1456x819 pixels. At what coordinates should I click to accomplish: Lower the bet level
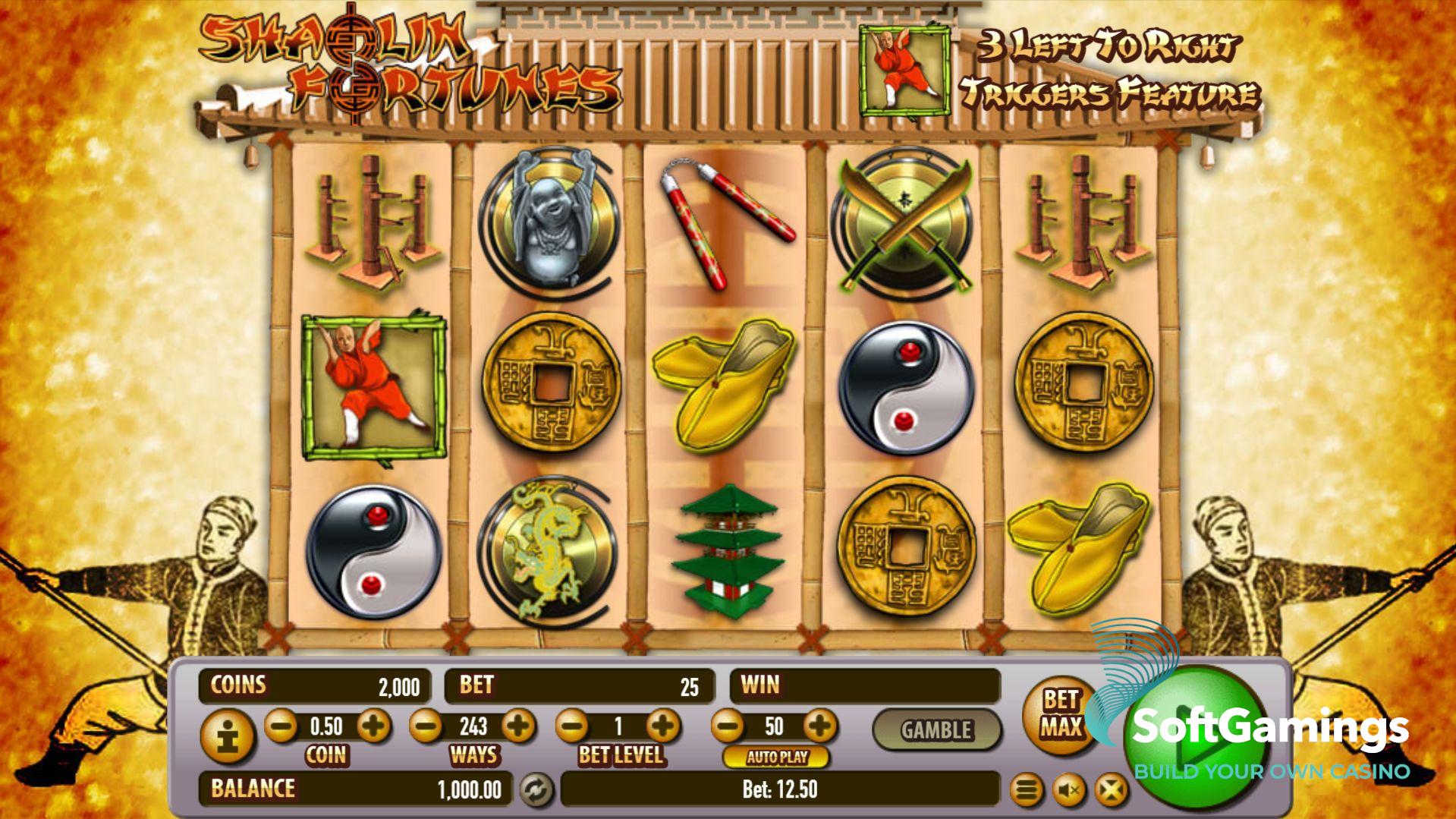(573, 726)
